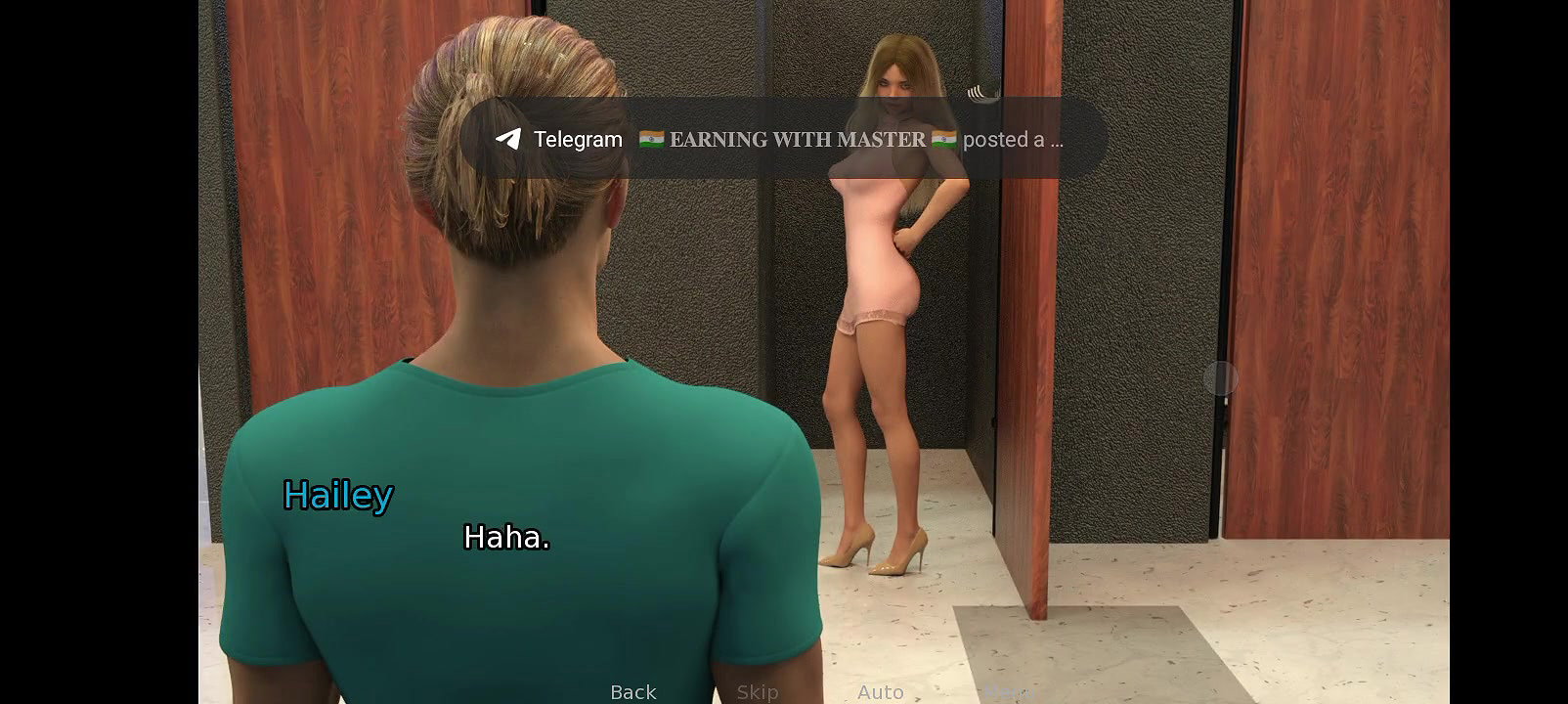Enable Auto-advance mode
Screen dimensions: 1568x704
880,693
